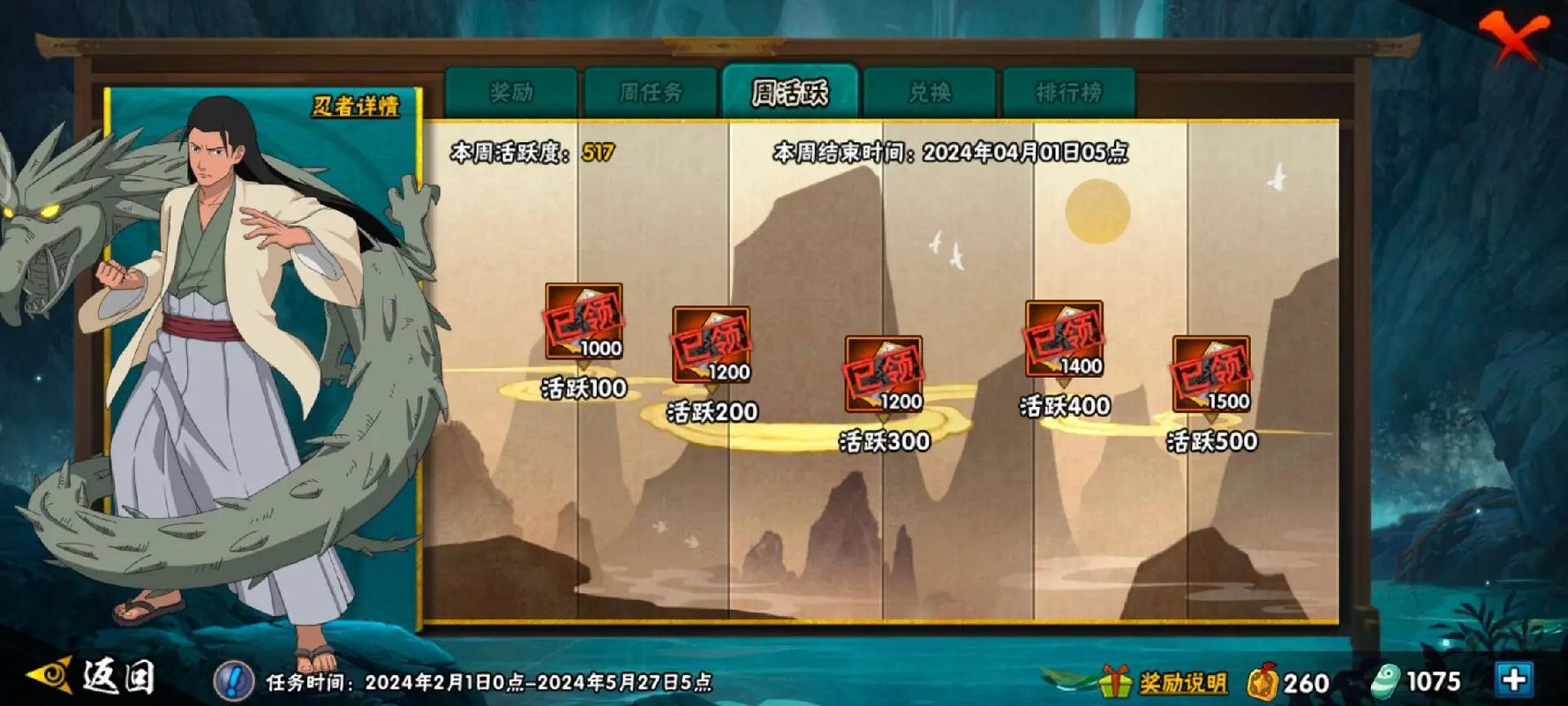Show the 排行榜 tab
The image size is (1568, 706).
tap(1068, 92)
